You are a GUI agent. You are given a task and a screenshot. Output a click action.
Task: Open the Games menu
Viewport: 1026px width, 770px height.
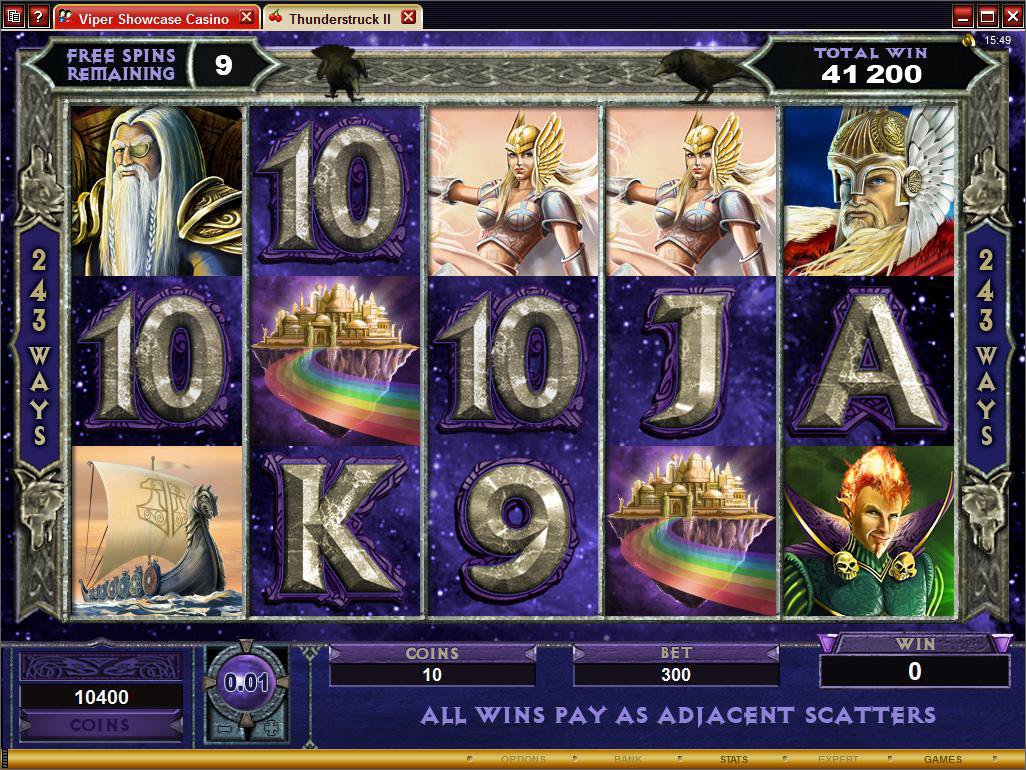[943, 760]
